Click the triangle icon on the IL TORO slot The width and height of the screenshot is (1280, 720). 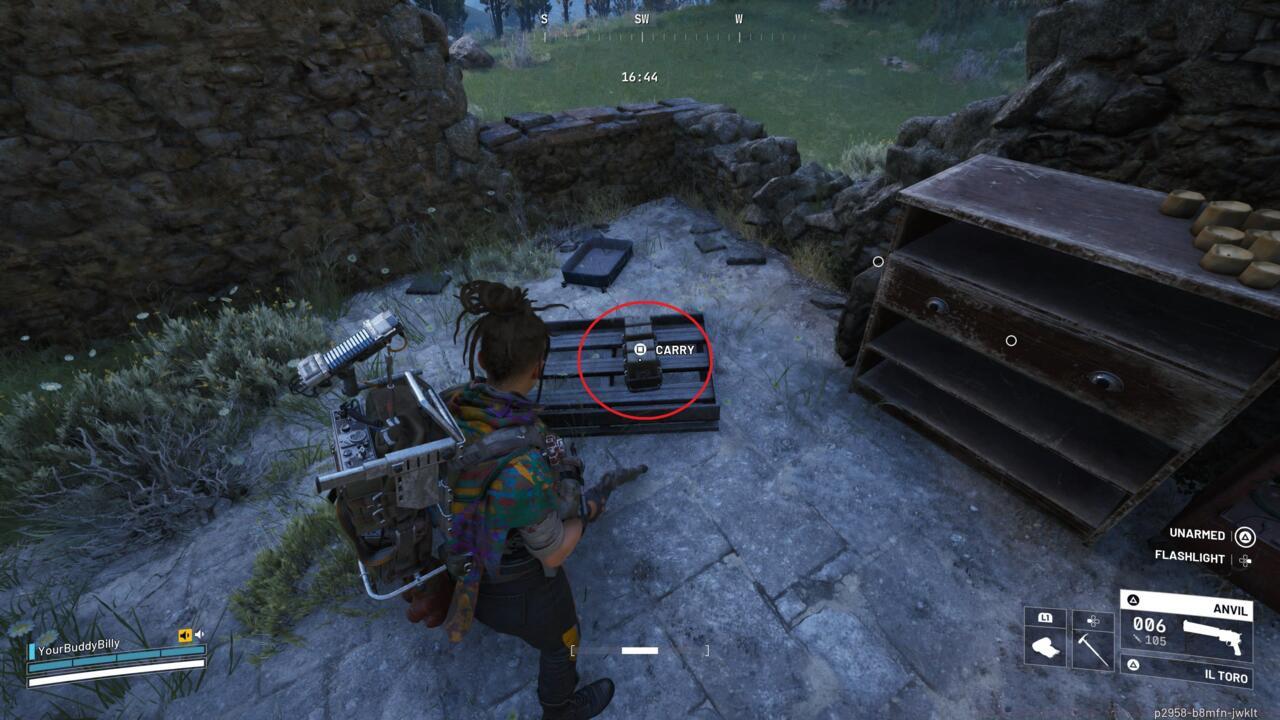1134,663
